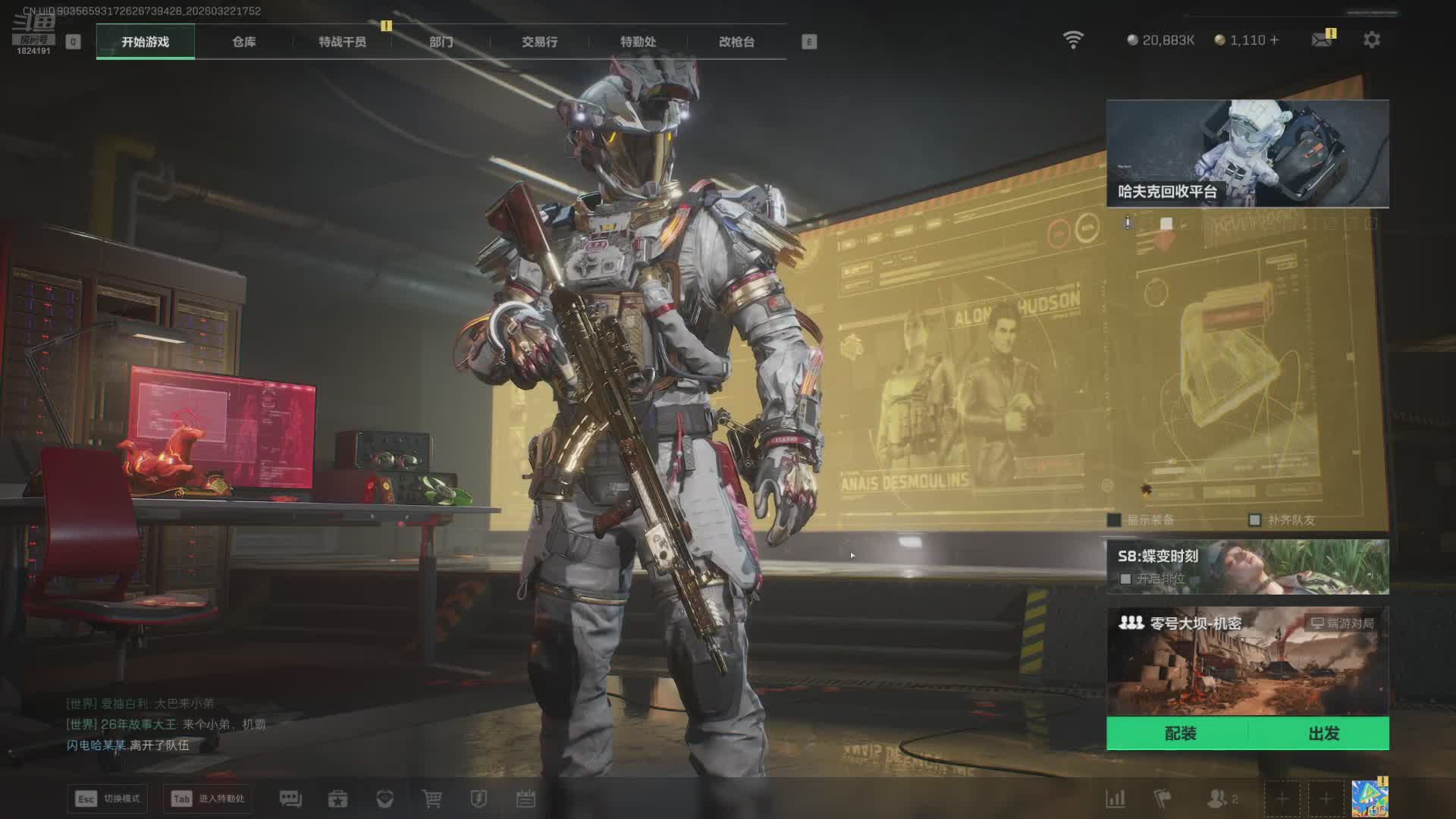The height and width of the screenshot is (819, 1456).
Task: Open the calendar events icon
Action: (526, 799)
